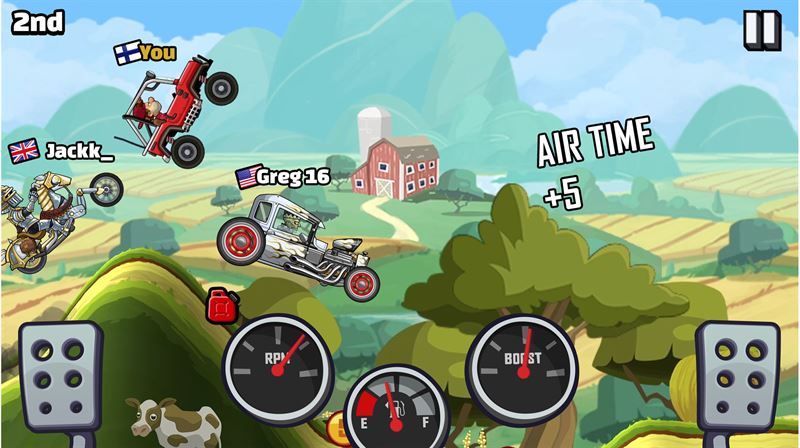Hit the gas pedal on the right
The width and height of the screenshot is (800, 448).
[737, 382]
